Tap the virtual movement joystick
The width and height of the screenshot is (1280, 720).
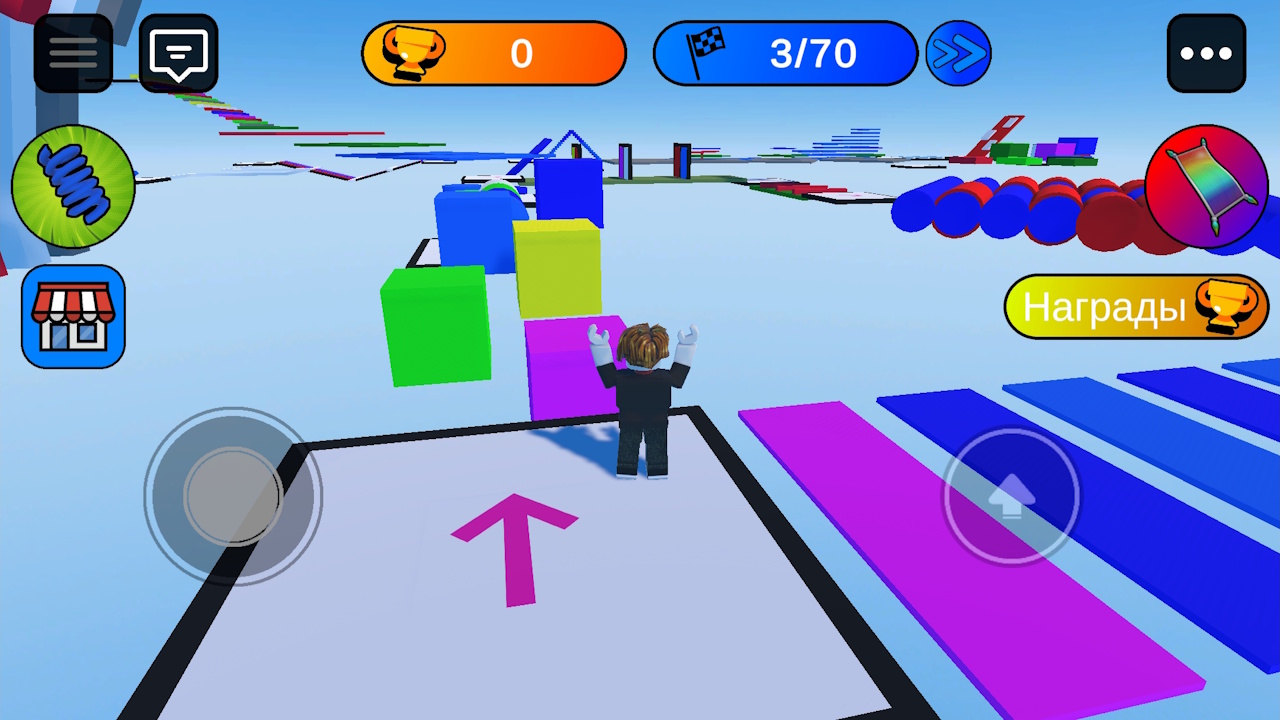point(232,495)
